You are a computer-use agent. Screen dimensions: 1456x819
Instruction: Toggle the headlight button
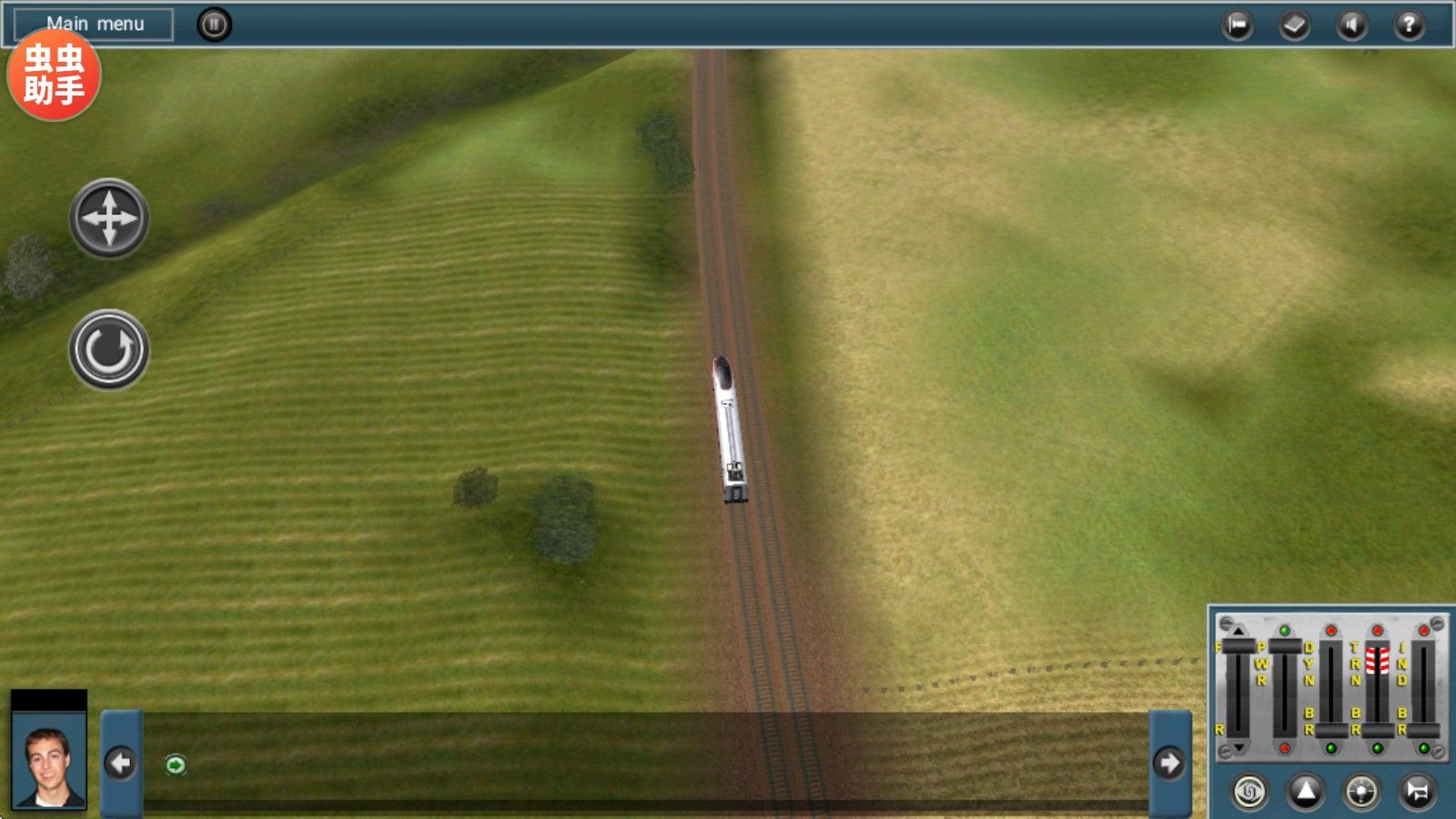click(1361, 792)
